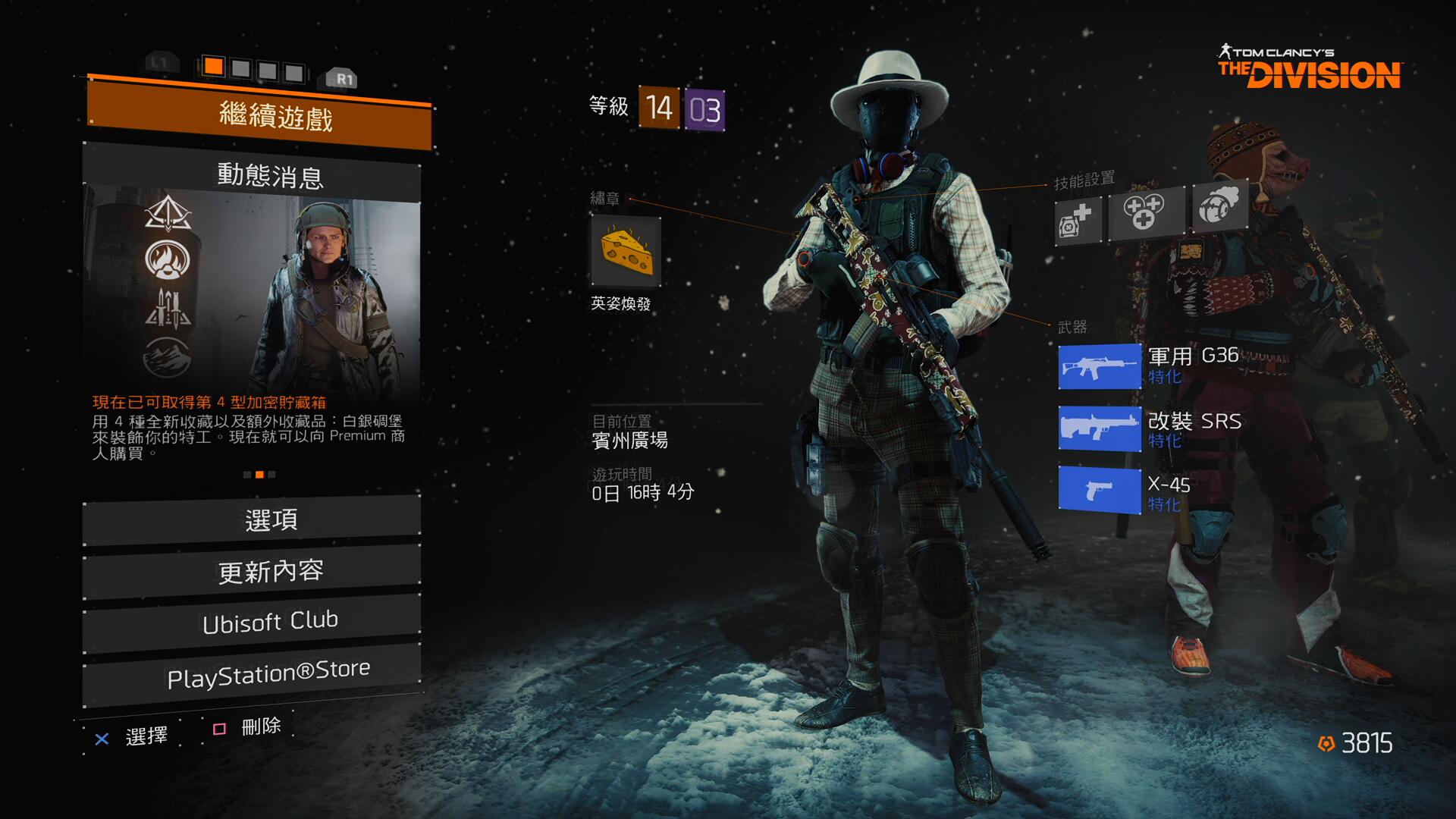This screenshot has height=819, width=1456.
Task: Select the first aid medkit skill icon
Action: (x=1078, y=219)
